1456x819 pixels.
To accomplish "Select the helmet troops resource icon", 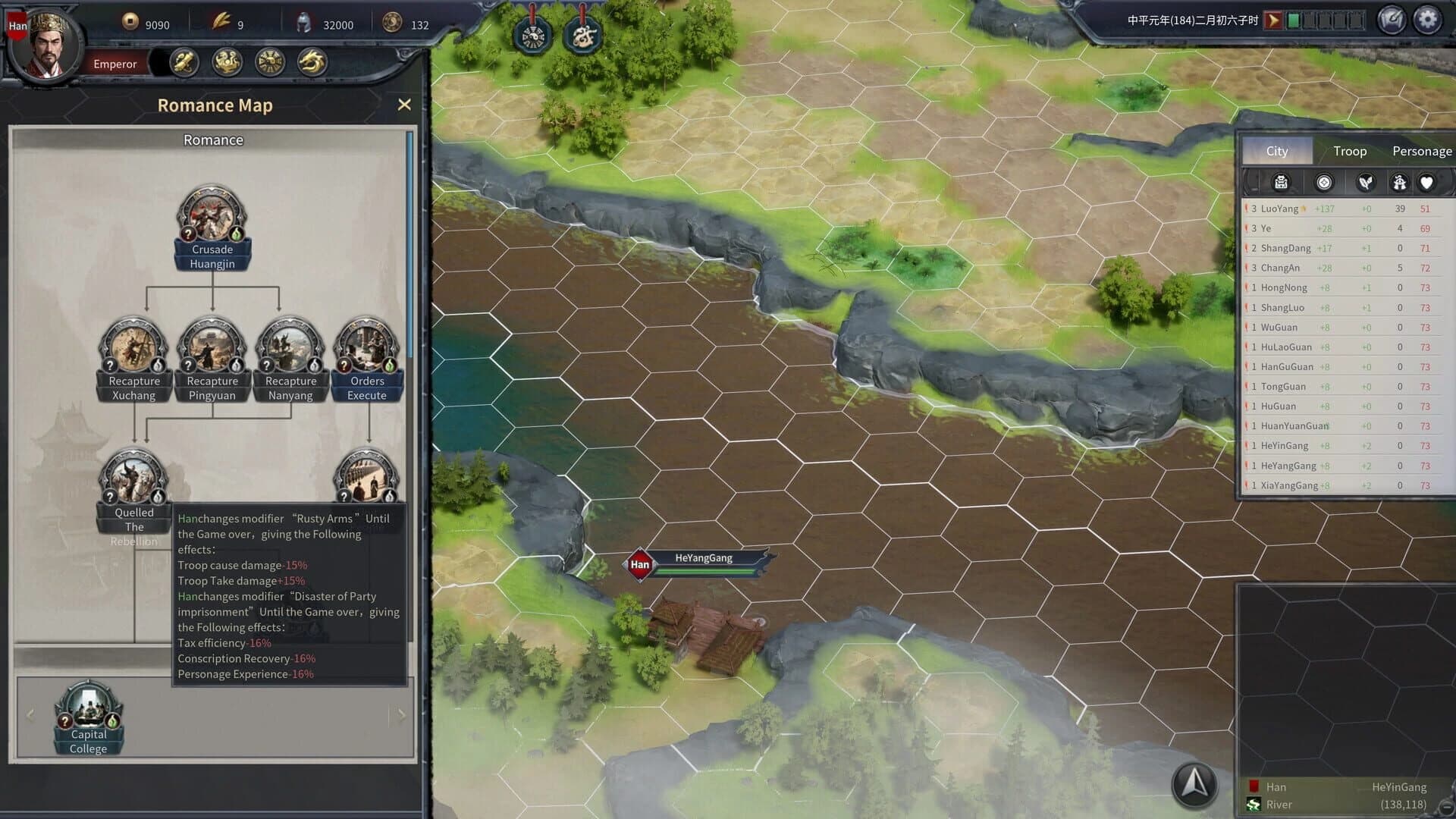I will pos(307,22).
